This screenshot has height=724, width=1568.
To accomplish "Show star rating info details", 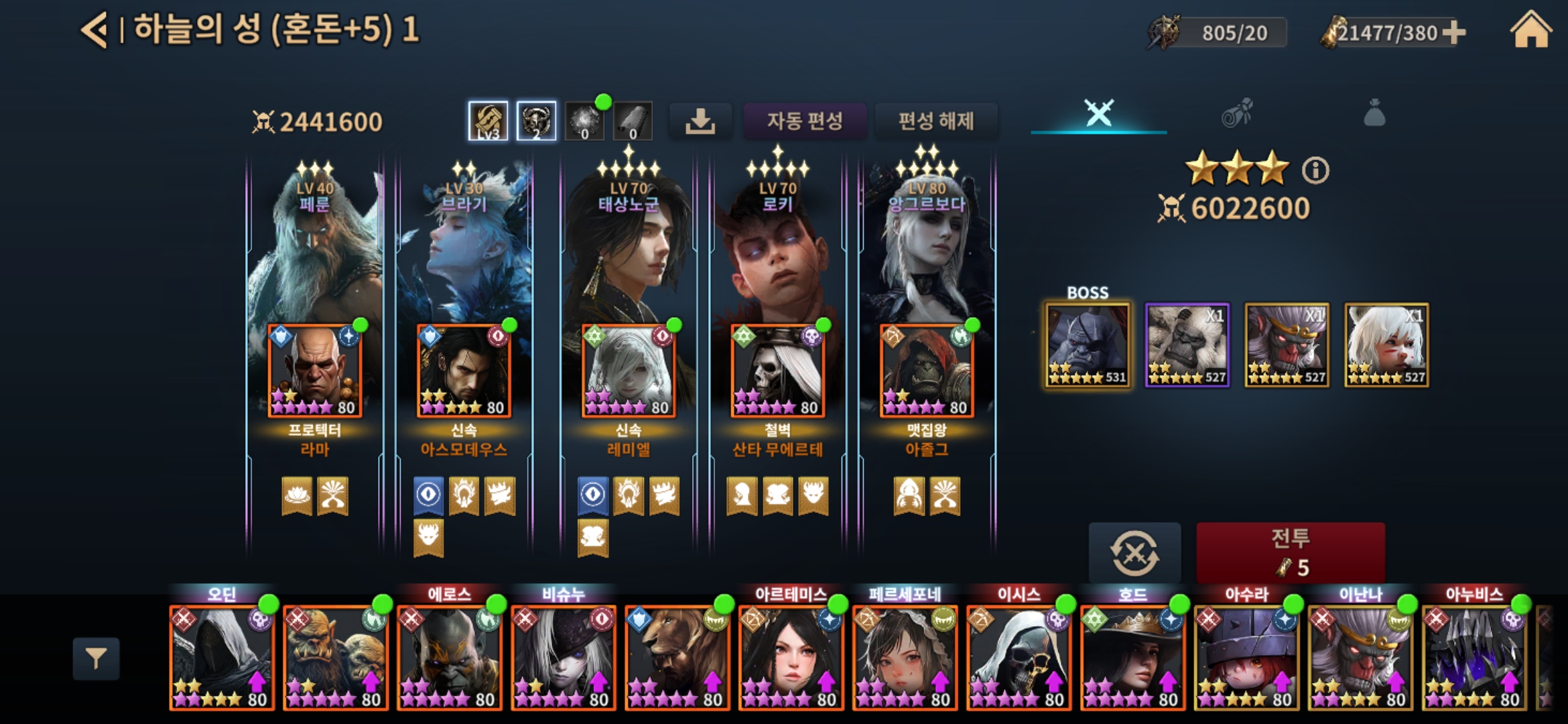I will coord(1315,171).
